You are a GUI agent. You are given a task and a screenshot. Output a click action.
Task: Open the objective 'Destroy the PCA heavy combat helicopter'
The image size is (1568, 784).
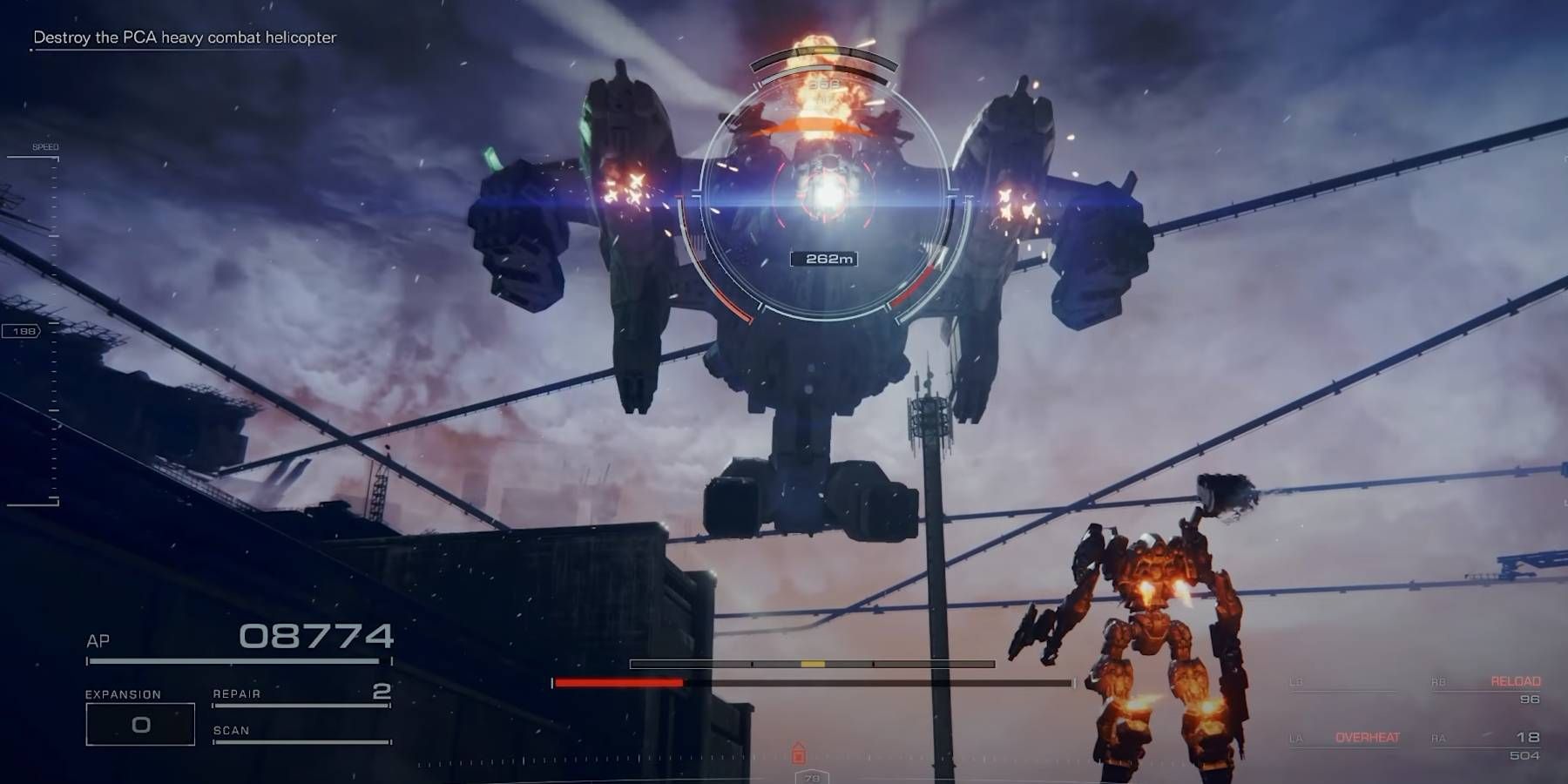click(186, 38)
